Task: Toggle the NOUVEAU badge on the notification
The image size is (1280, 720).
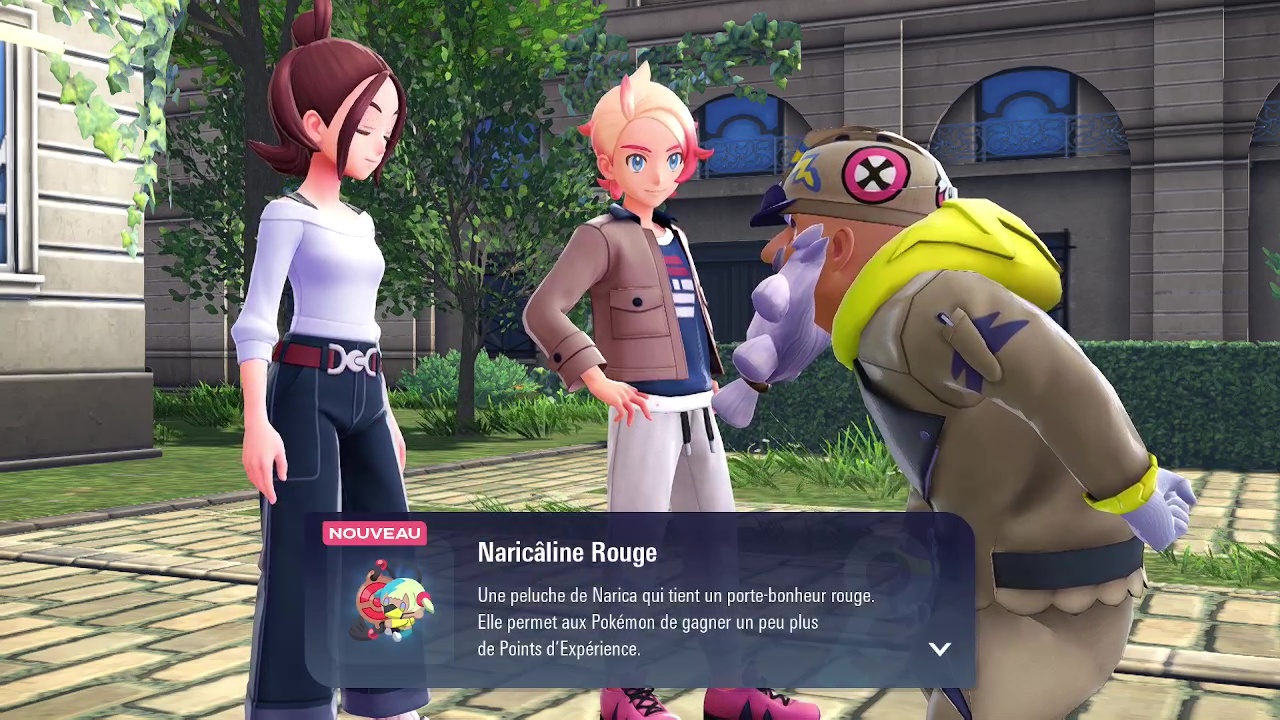Action: [373, 533]
